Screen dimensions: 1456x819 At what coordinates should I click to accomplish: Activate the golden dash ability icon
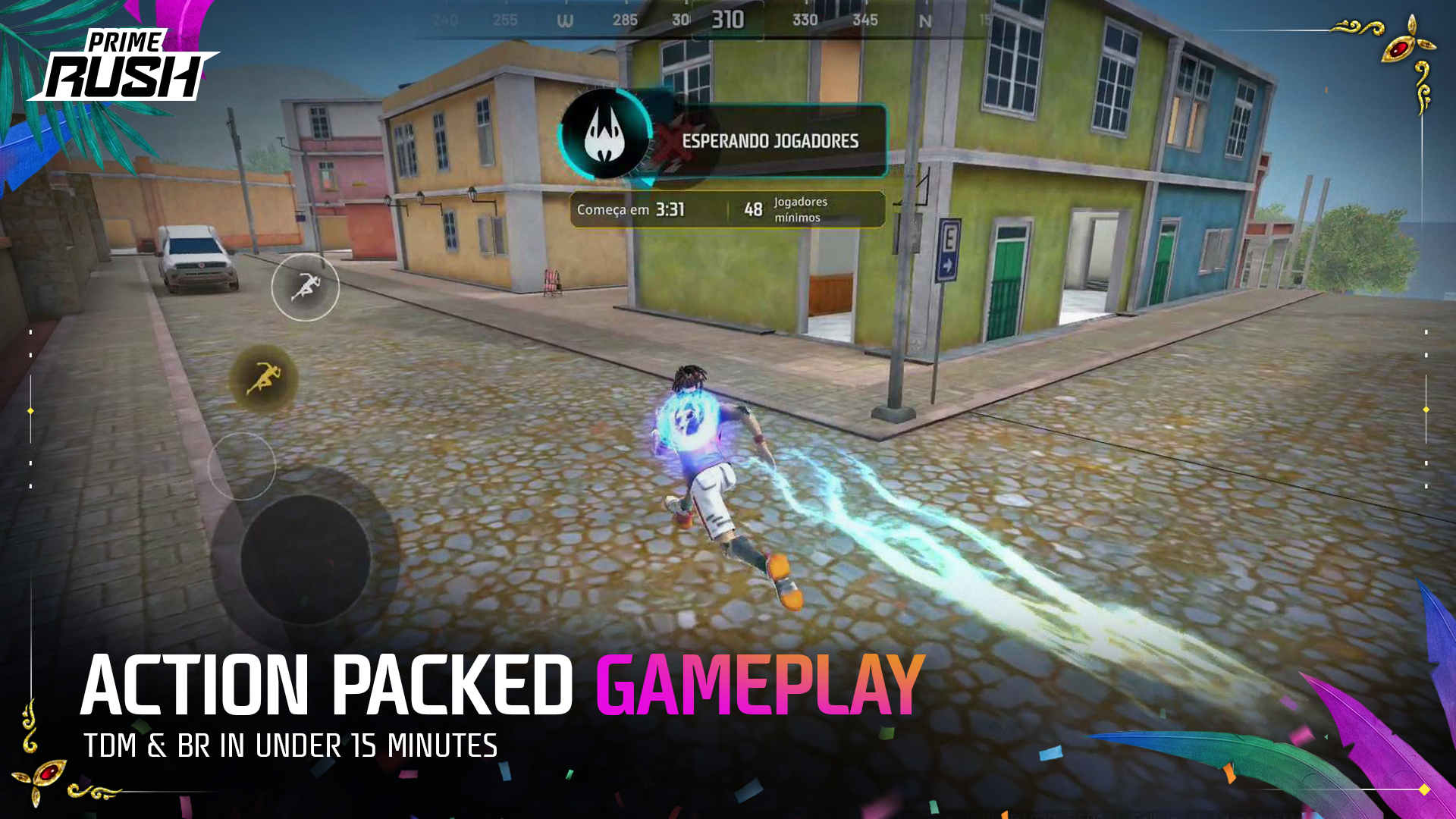tap(263, 378)
